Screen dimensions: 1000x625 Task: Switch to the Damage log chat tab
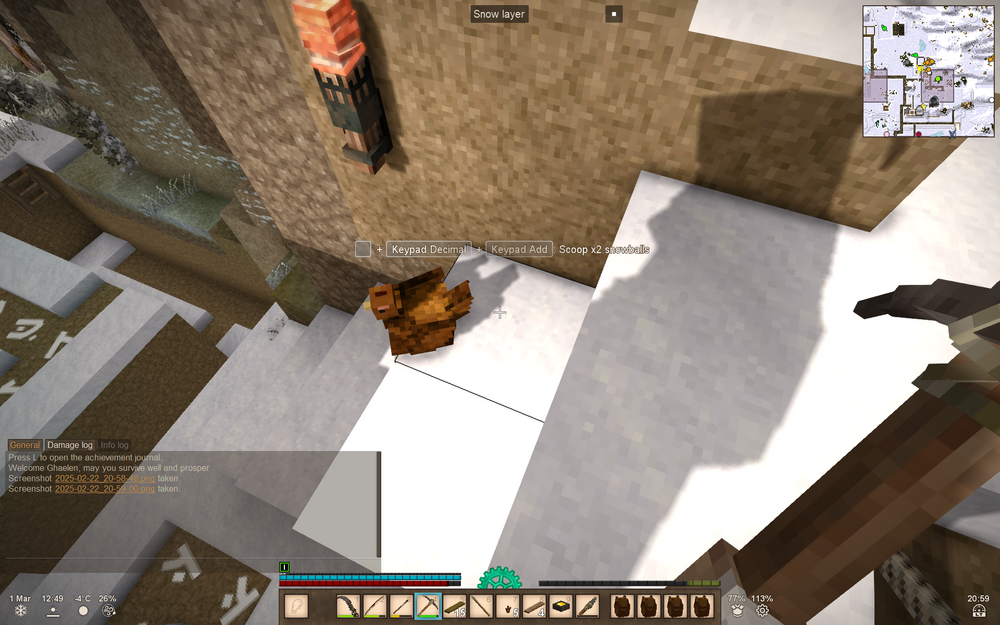point(69,445)
